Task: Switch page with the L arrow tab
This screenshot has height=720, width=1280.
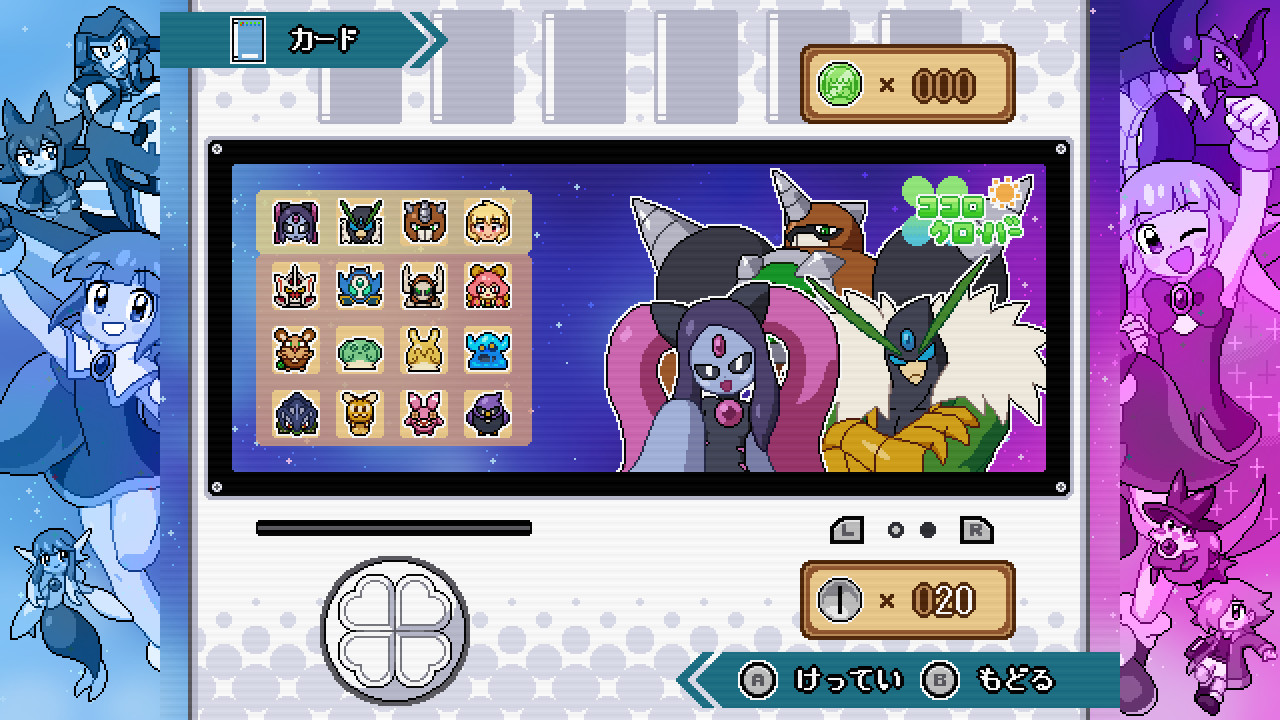Action: pyautogui.click(x=847, y=530)
